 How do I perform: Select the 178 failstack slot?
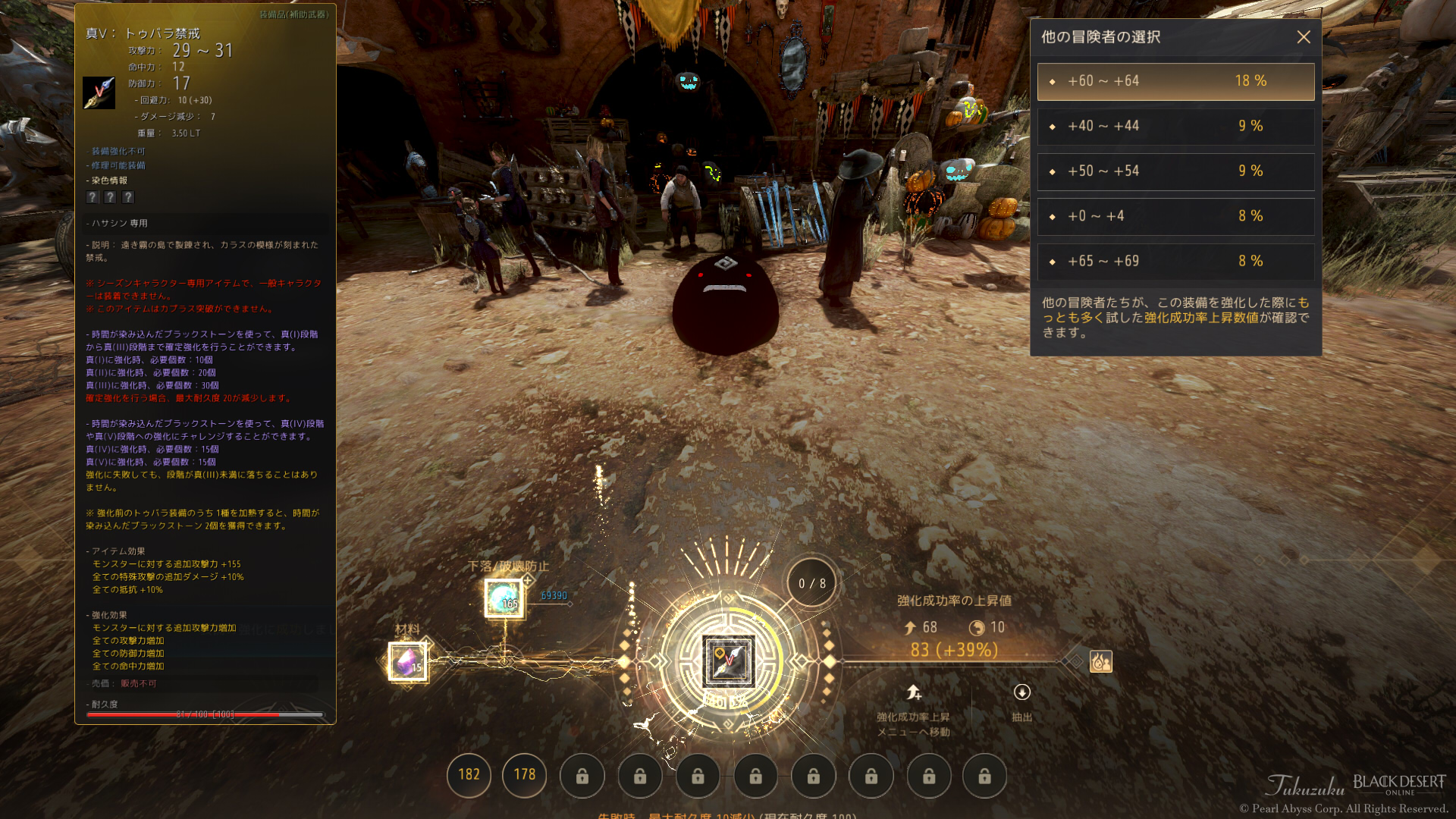point(525,775)
